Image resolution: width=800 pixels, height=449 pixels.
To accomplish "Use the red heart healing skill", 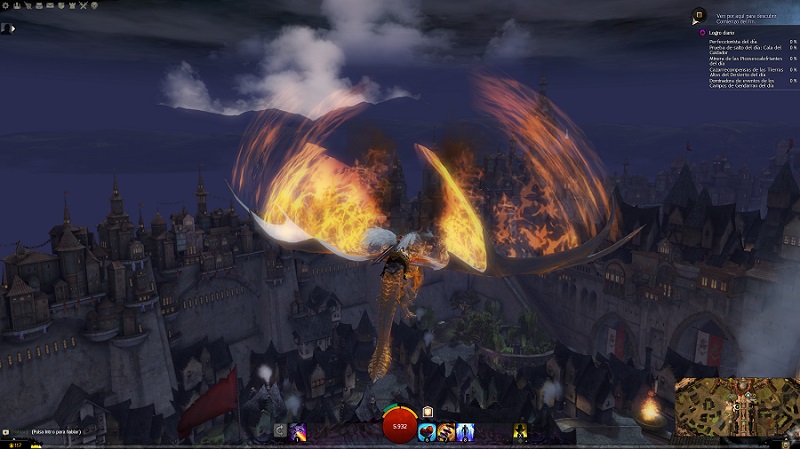I will [x=426, y=432].
